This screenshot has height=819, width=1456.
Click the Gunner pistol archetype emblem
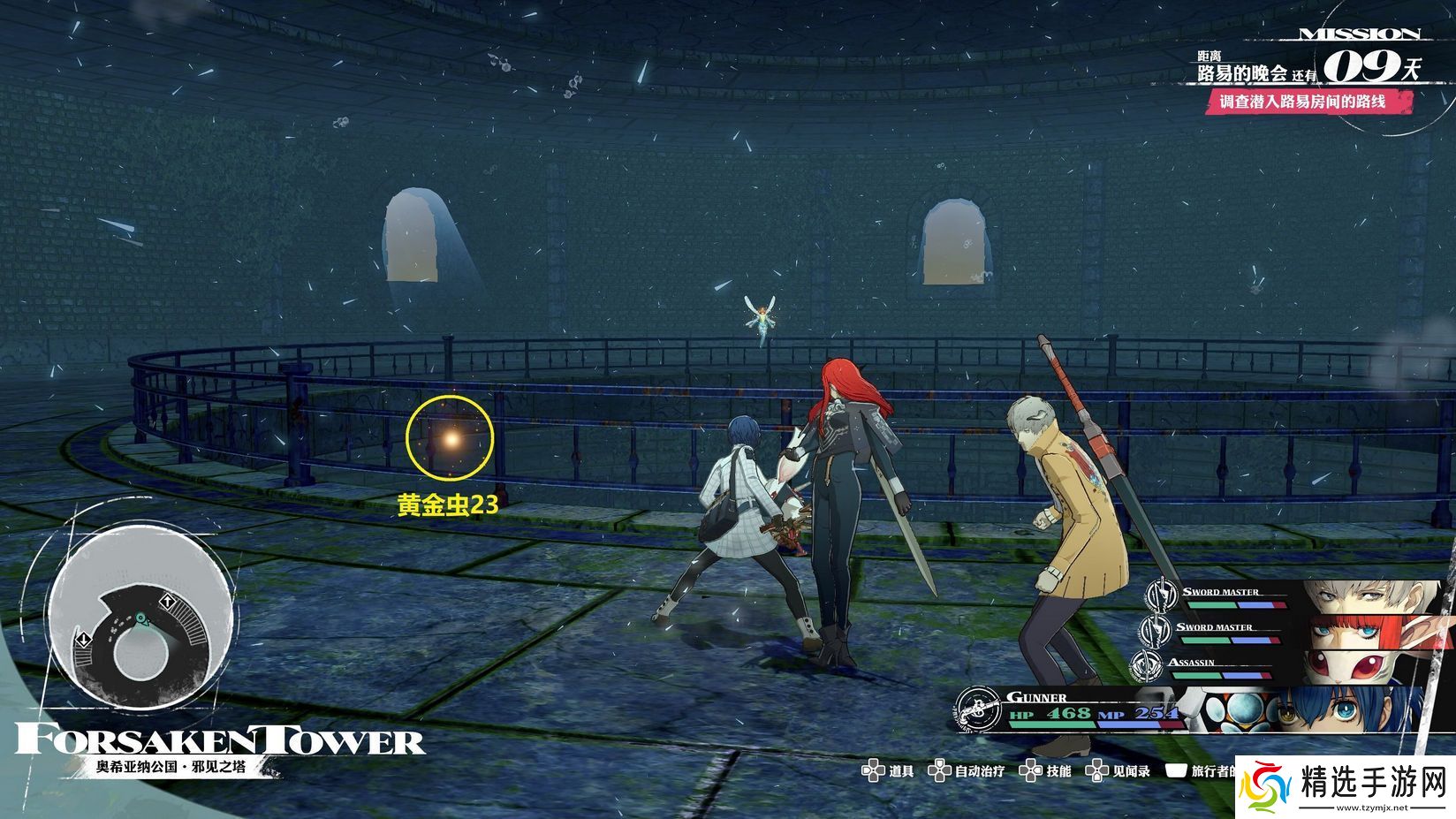978,709
